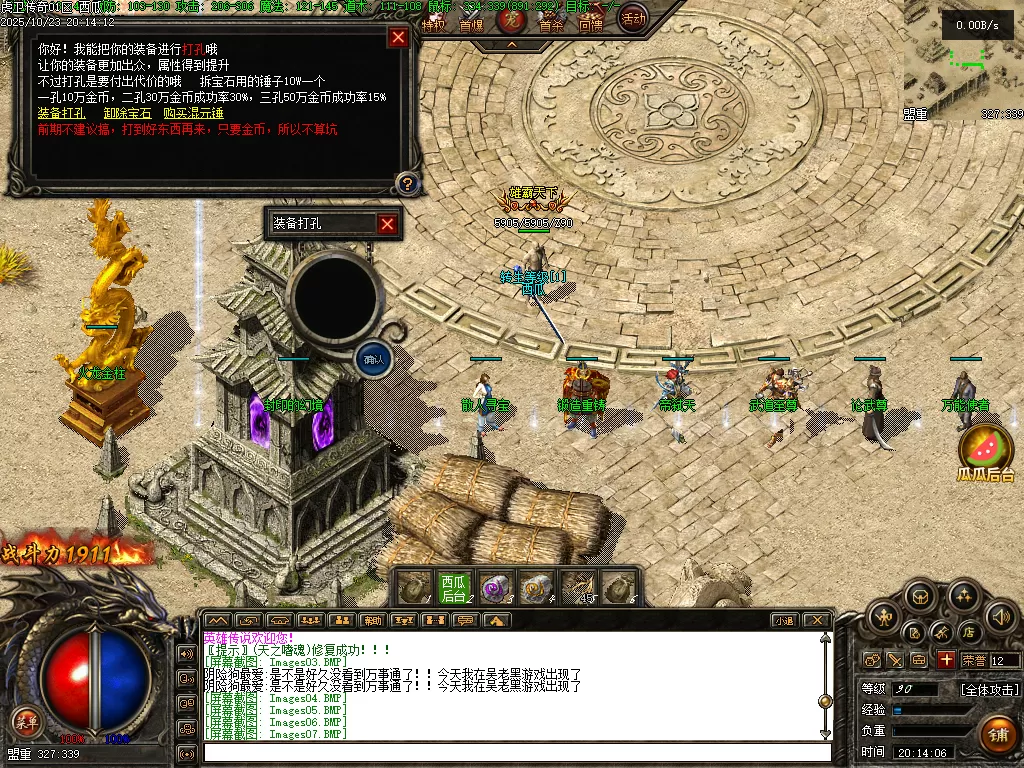This screenshot has height=768, width=1024.
Task: Close the 装备打孔 socket panel
Action: click(388, 224)
